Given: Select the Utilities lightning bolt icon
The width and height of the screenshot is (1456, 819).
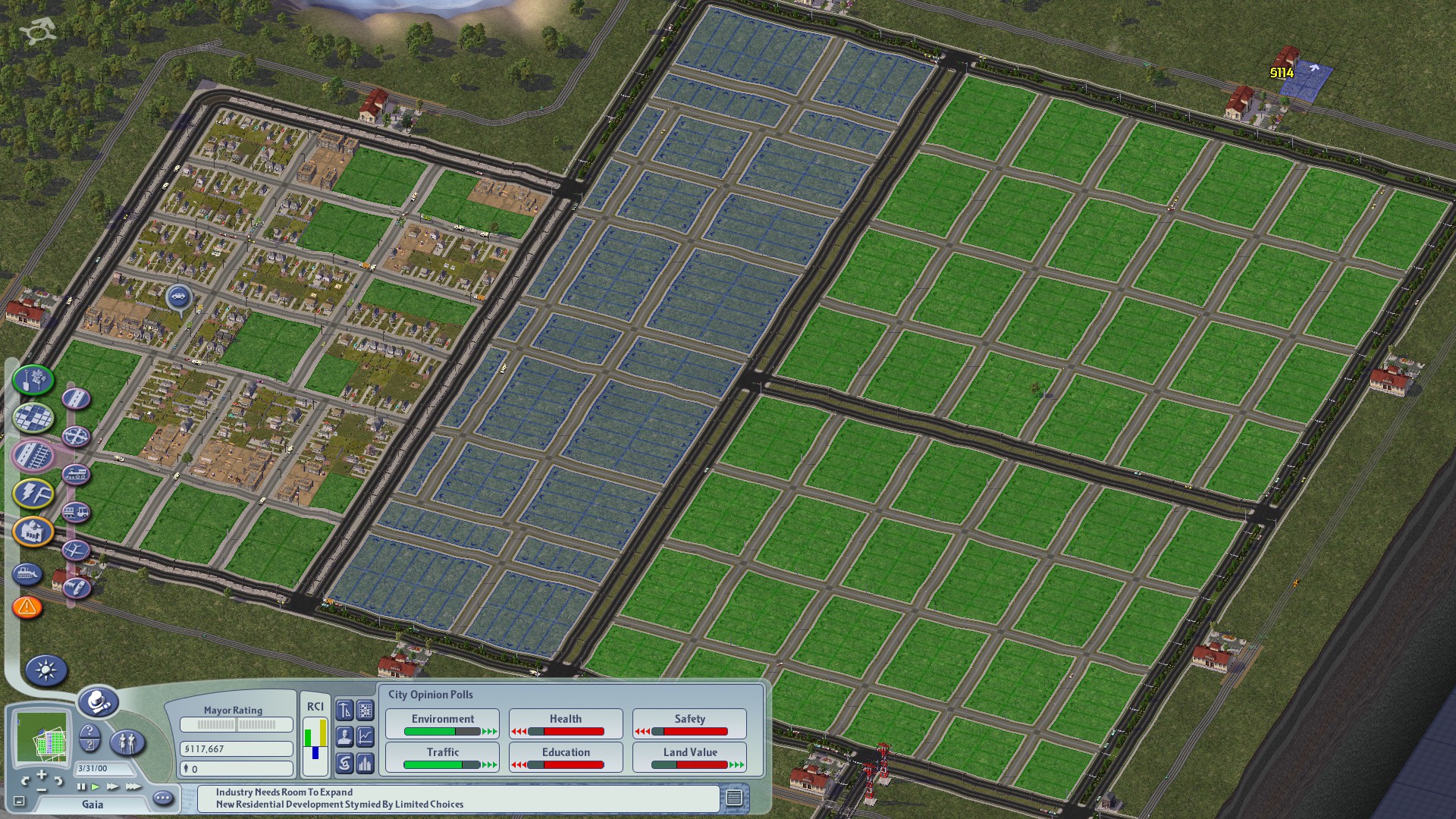Looking at the screenshot, I should 33,493.
